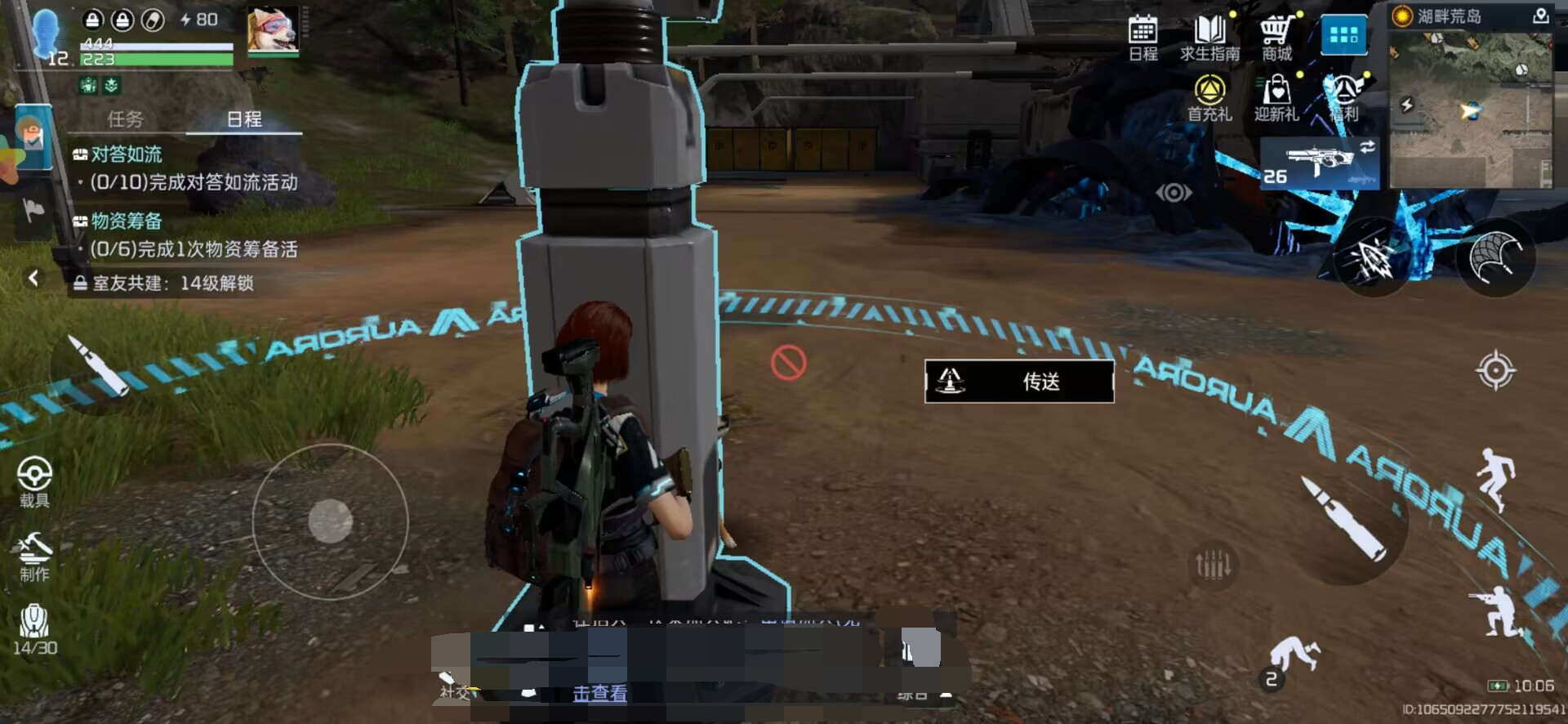Open the 福利 benefits icon
Viewport: 1568px width, 724px height.
(x=1344, y=98)
